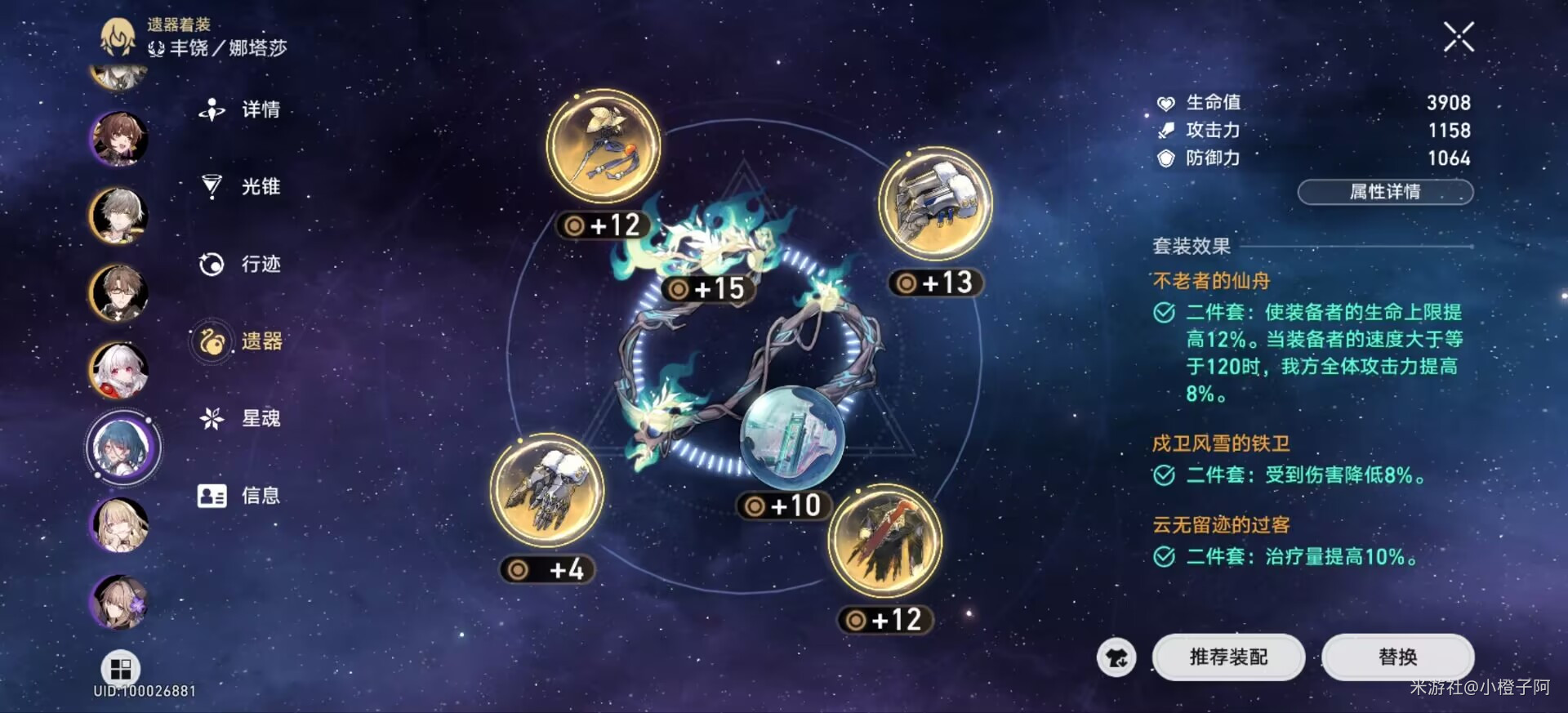Switch to the 星魂 eidolon tab
The image size is (1568, 713).
[242, 418]
